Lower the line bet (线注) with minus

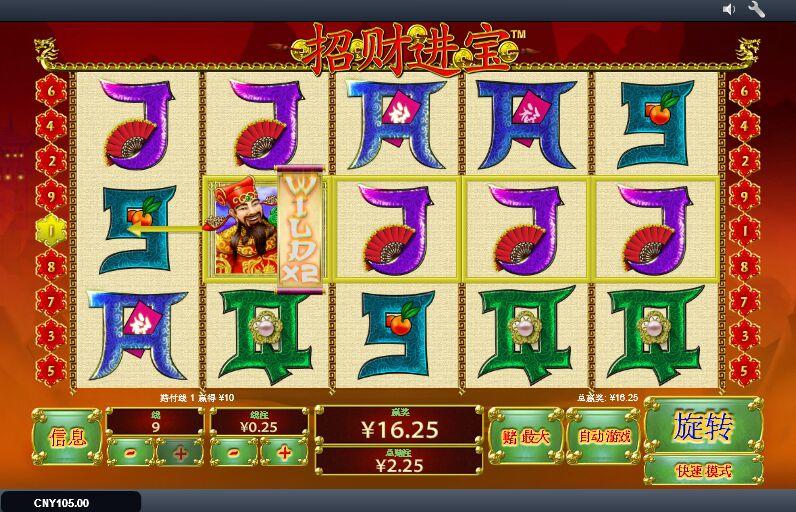(x=234, y=452)
